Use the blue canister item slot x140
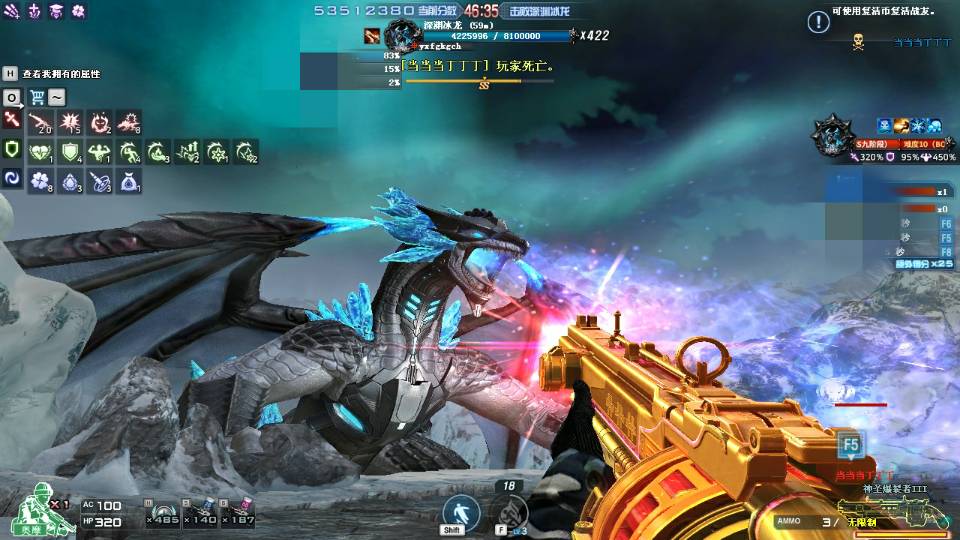Image resolution: width=960 pixels, height=540 pixels. coord(200,512)
